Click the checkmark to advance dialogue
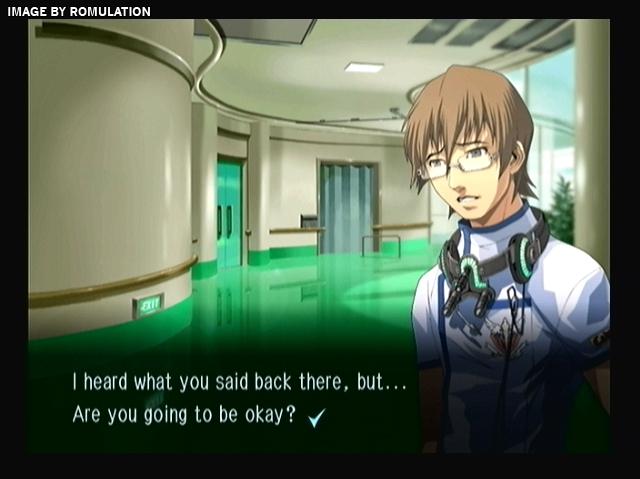This screenshot has height=479, width=640. point(318,418)
